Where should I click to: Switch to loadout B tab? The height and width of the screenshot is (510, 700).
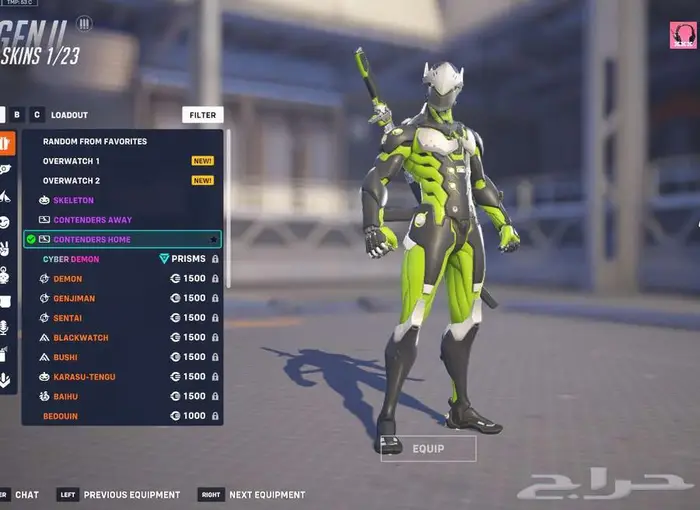point(17,115)
